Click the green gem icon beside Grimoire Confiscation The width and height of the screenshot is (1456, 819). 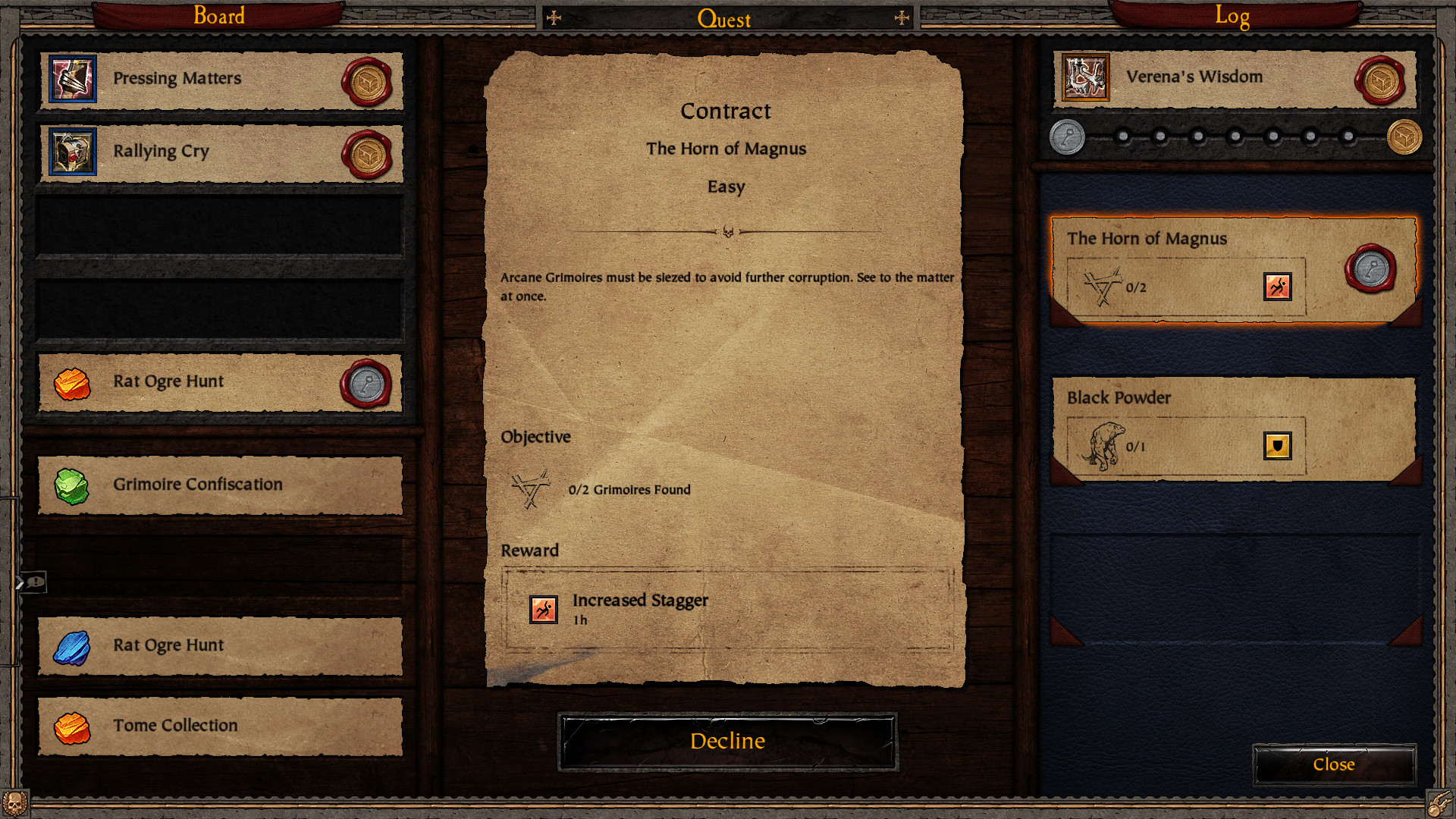[x=71, y=485]
